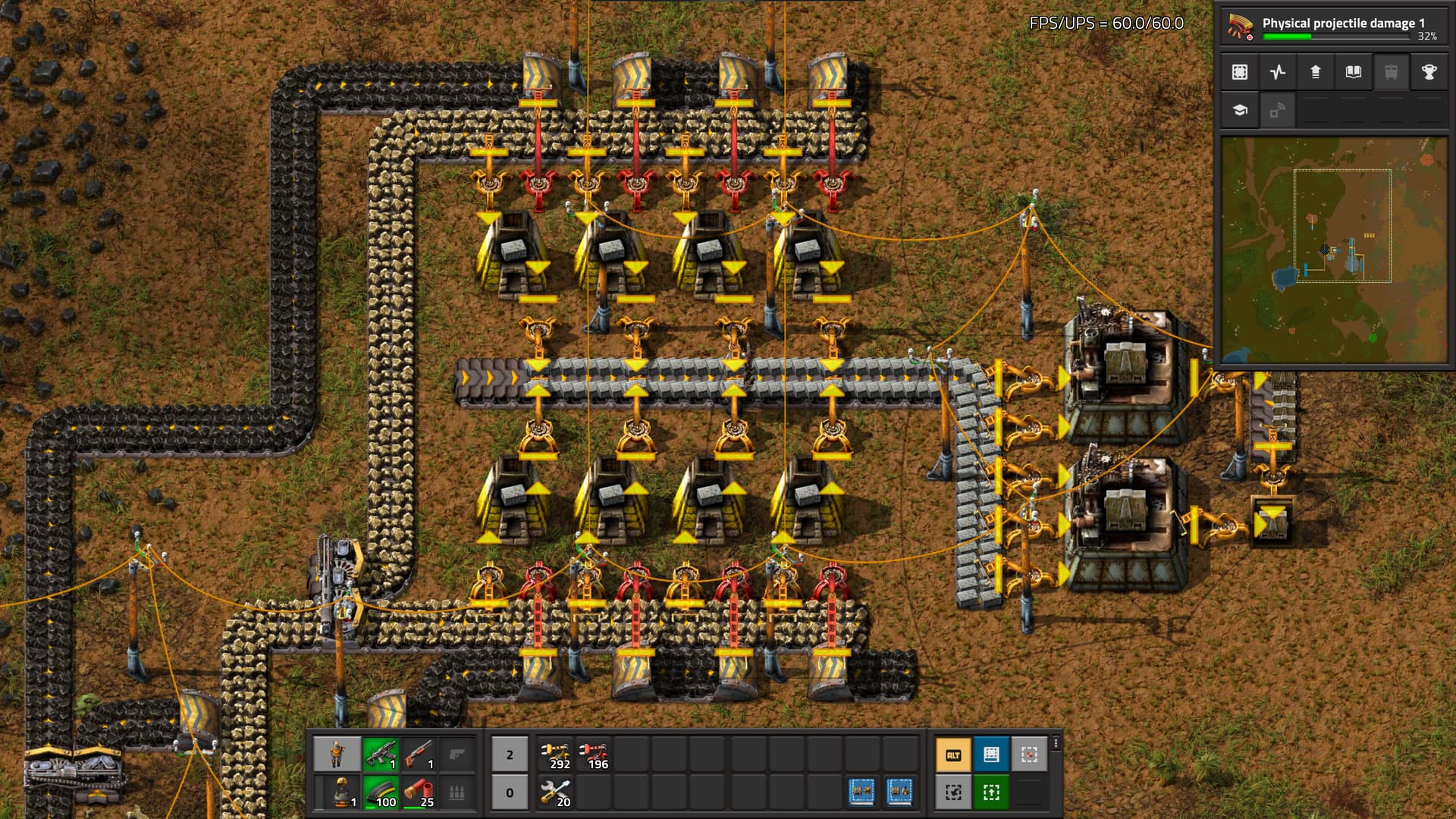
Task: Select the firearm magazine ammo slot
Action: (x=381, y=792)
